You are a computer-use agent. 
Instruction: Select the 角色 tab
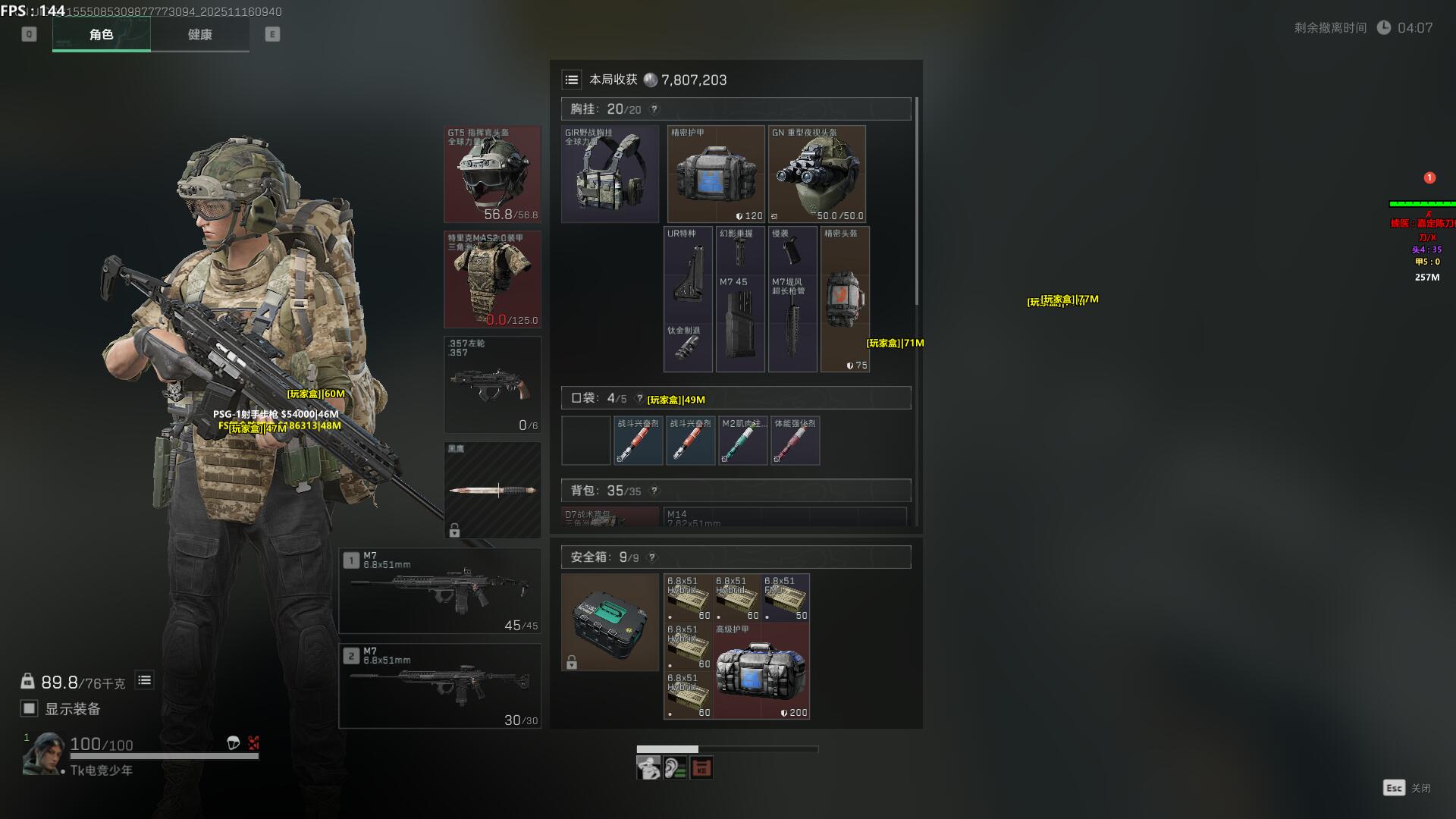pyautogui.click(x=101, y=34)
